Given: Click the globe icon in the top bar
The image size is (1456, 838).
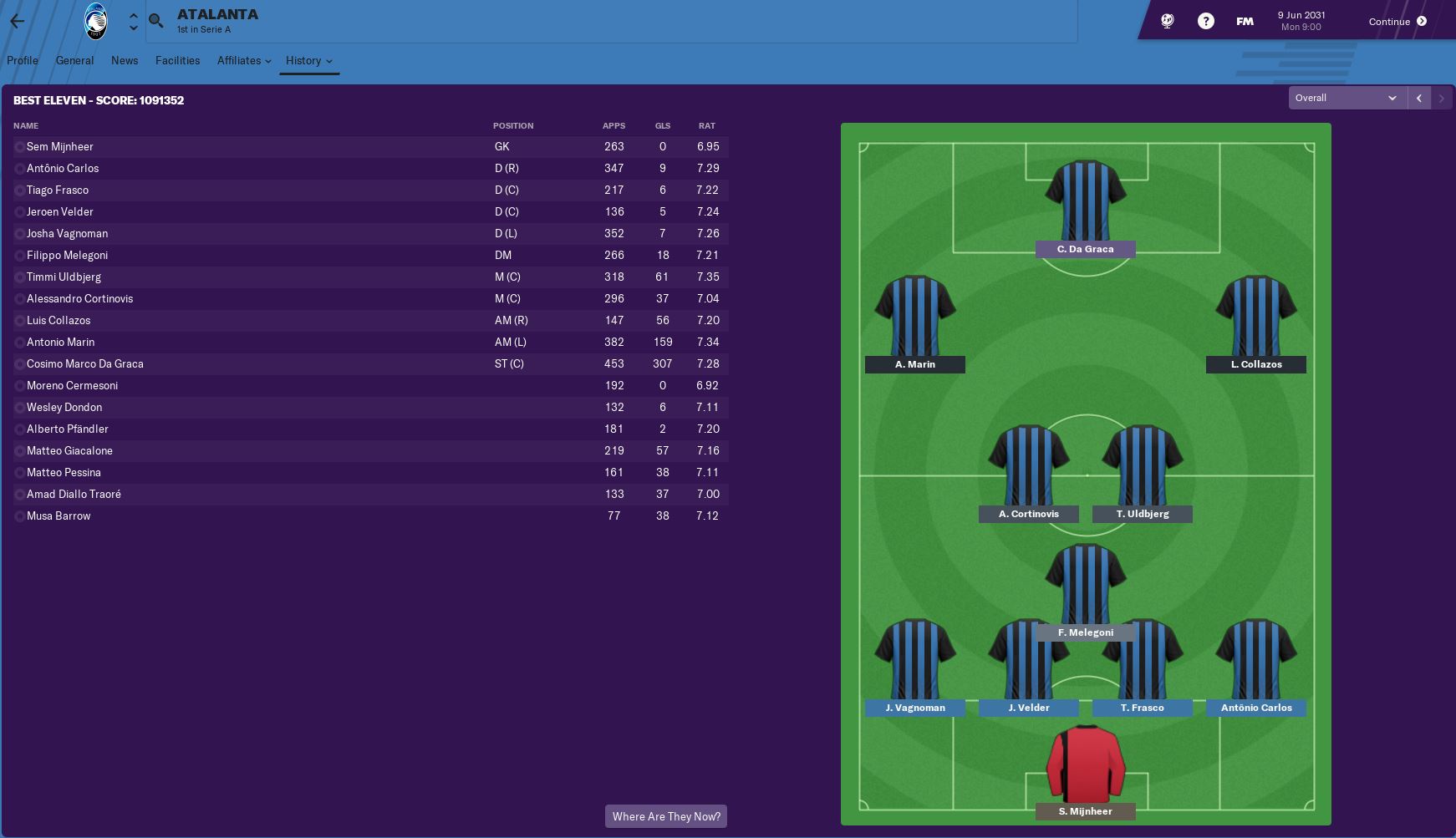Looking at the screenshot, I should (x=1167, y=21).
